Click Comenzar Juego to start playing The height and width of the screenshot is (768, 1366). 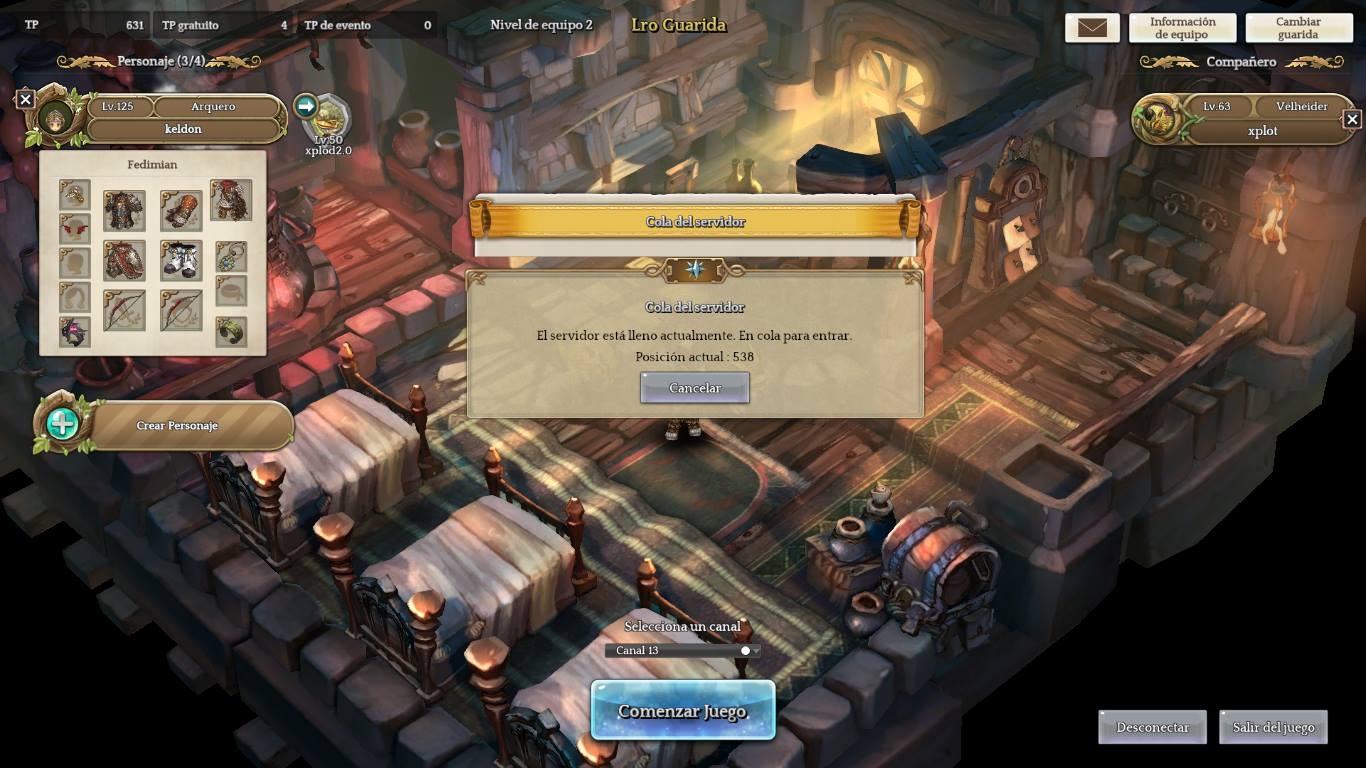pyautogui.click(x=683, y=711)
